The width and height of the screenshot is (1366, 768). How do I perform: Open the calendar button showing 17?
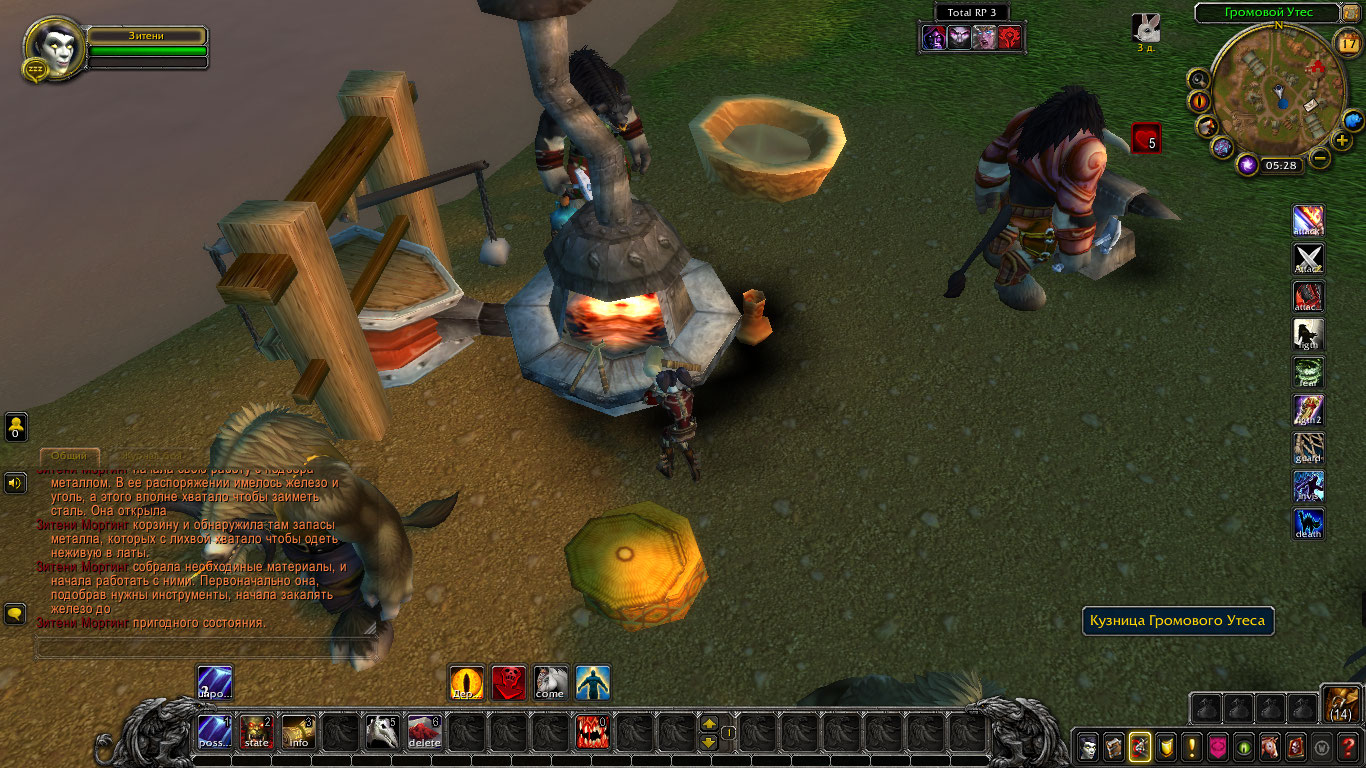pos(1347,42)
